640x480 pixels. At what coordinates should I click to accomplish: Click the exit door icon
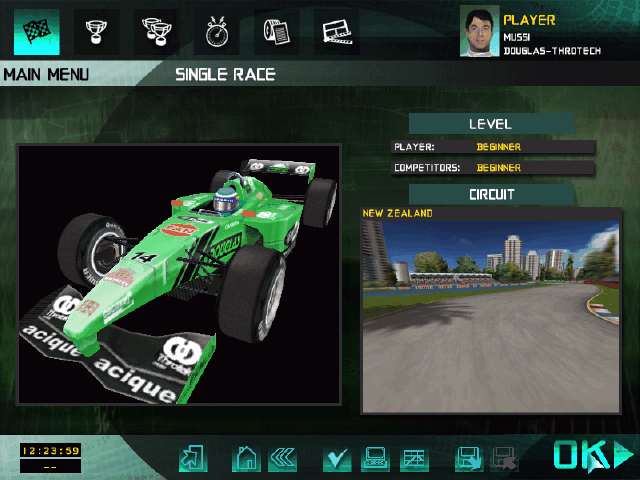click(191, 459)
